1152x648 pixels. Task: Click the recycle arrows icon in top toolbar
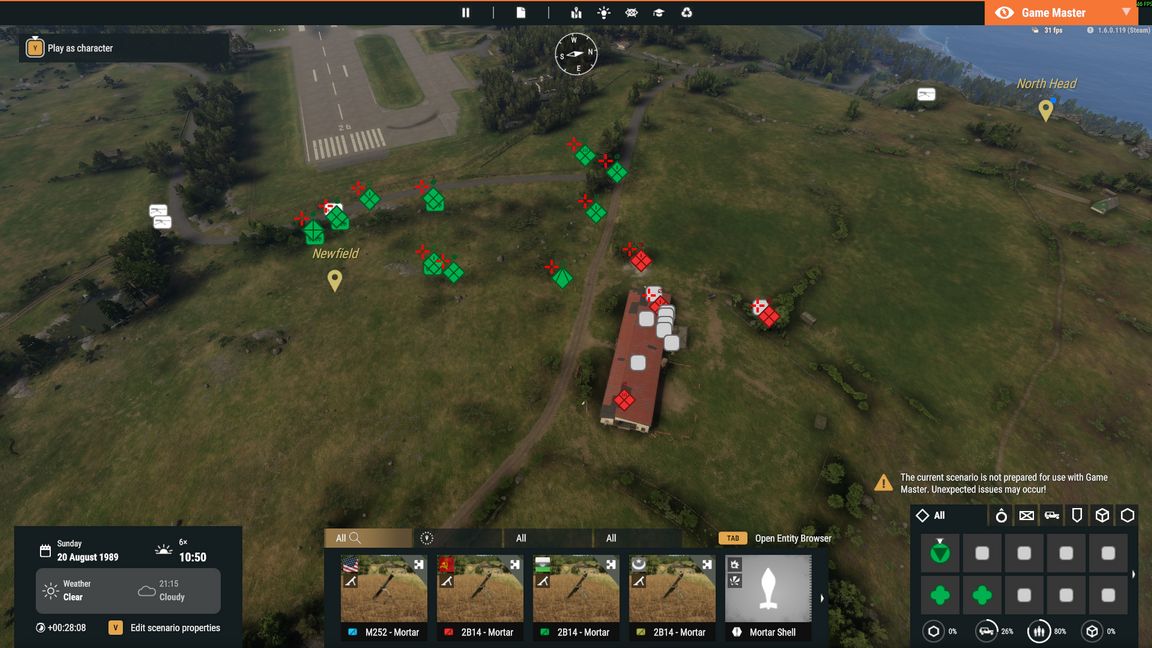(687, 13)
